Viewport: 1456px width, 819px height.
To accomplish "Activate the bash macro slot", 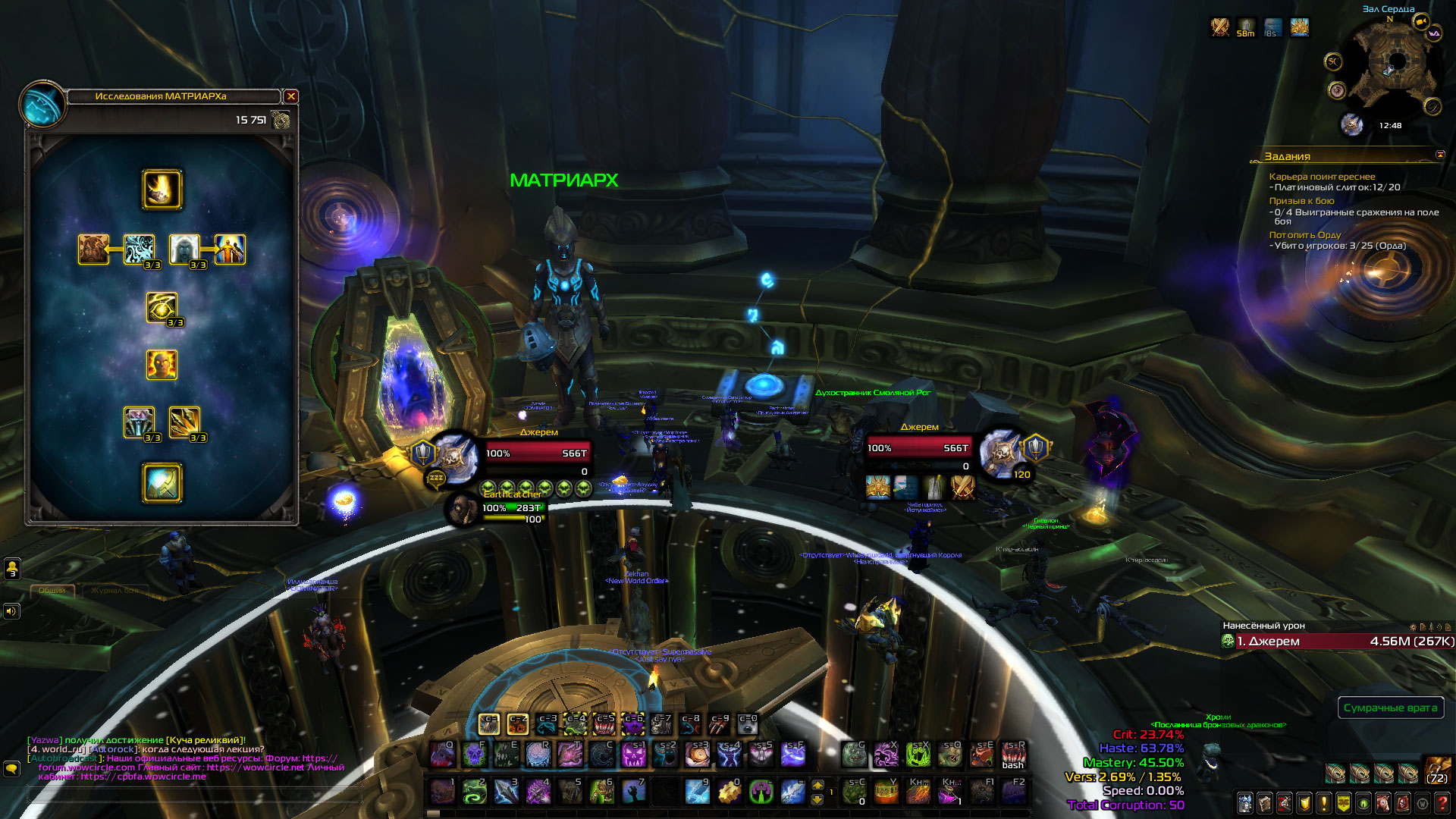I will tap(1012, 755).
